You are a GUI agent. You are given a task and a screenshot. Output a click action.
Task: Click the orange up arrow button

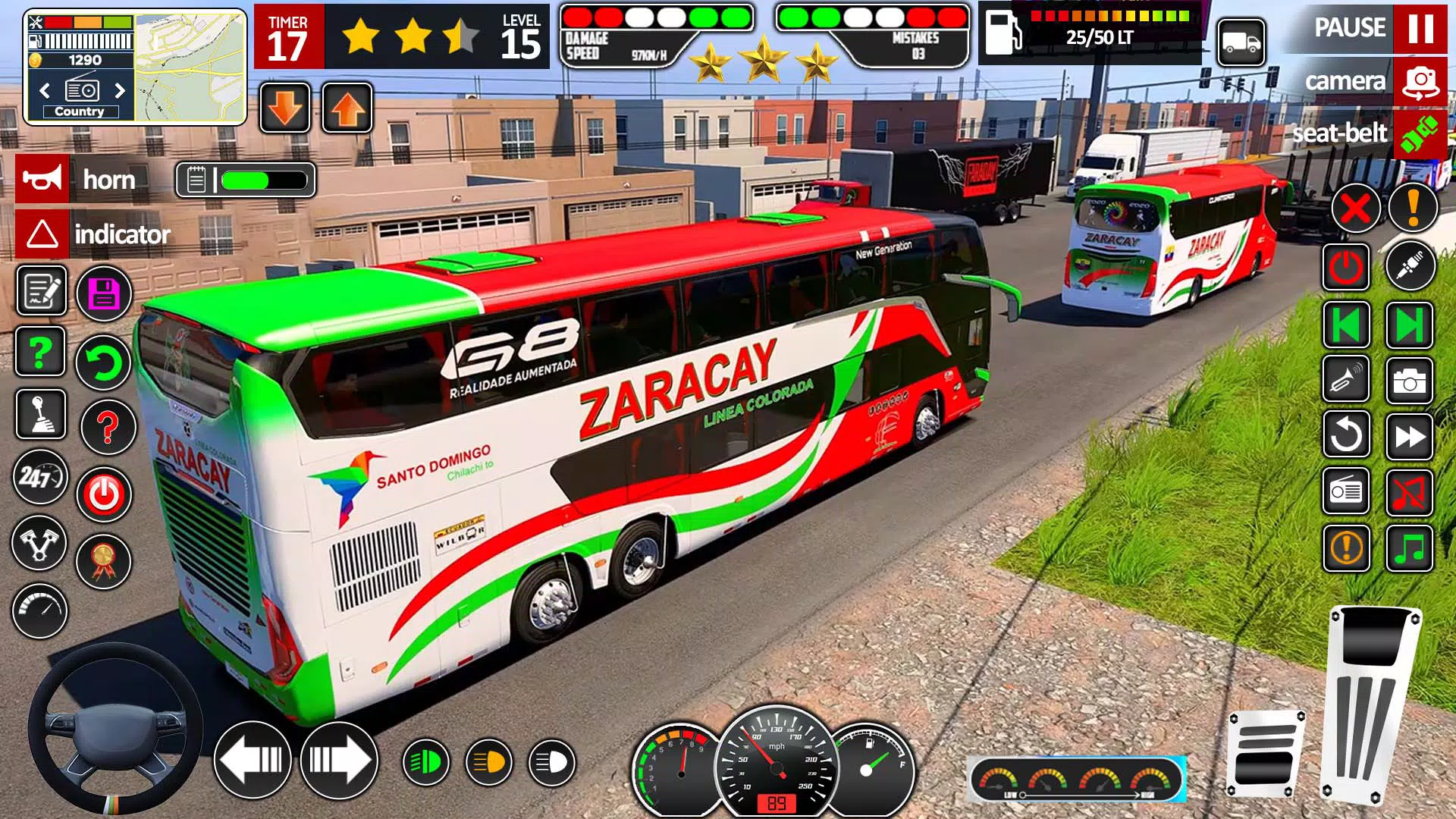click(347, 108)
